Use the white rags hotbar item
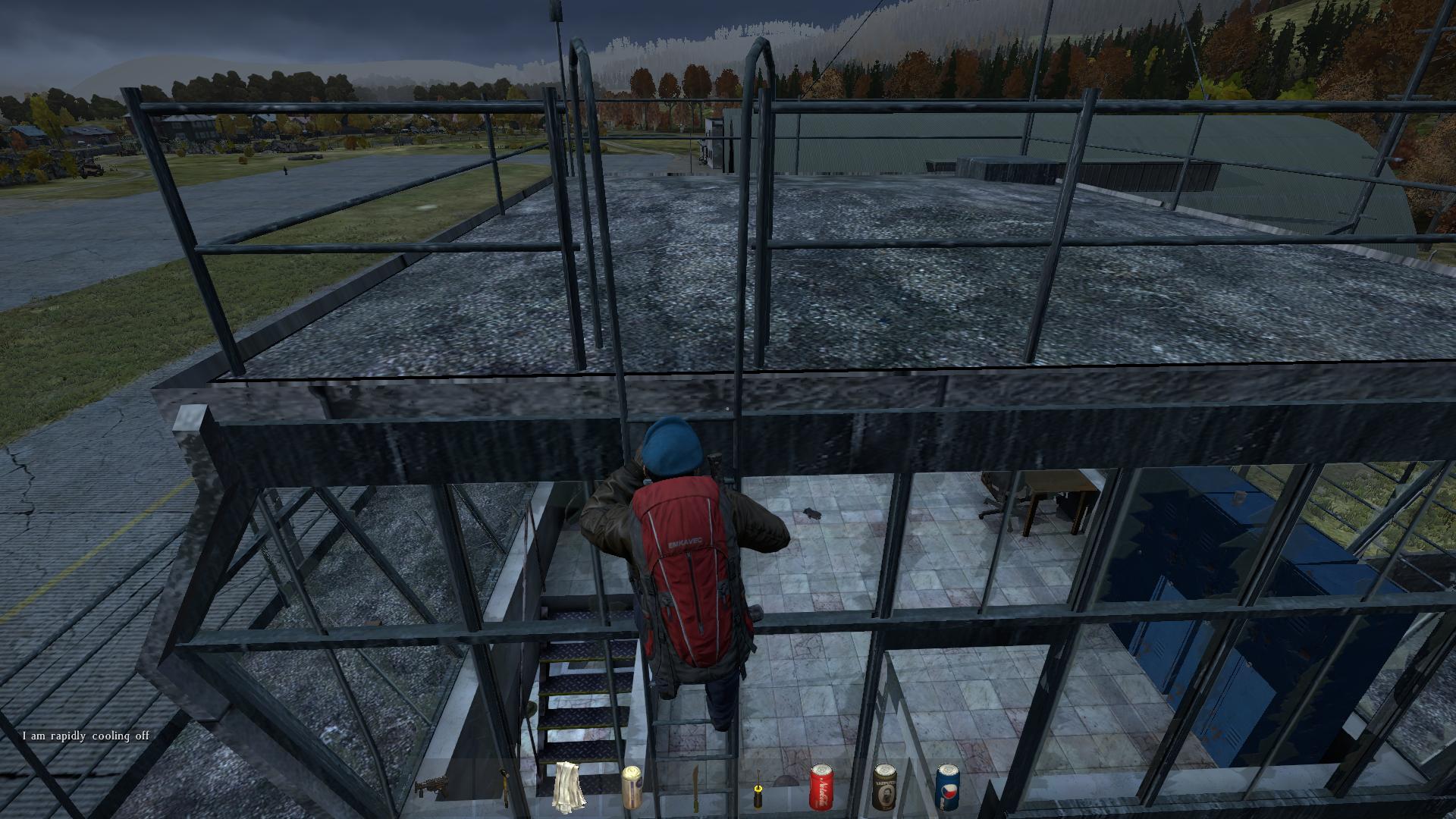 [x=569, y=786]
